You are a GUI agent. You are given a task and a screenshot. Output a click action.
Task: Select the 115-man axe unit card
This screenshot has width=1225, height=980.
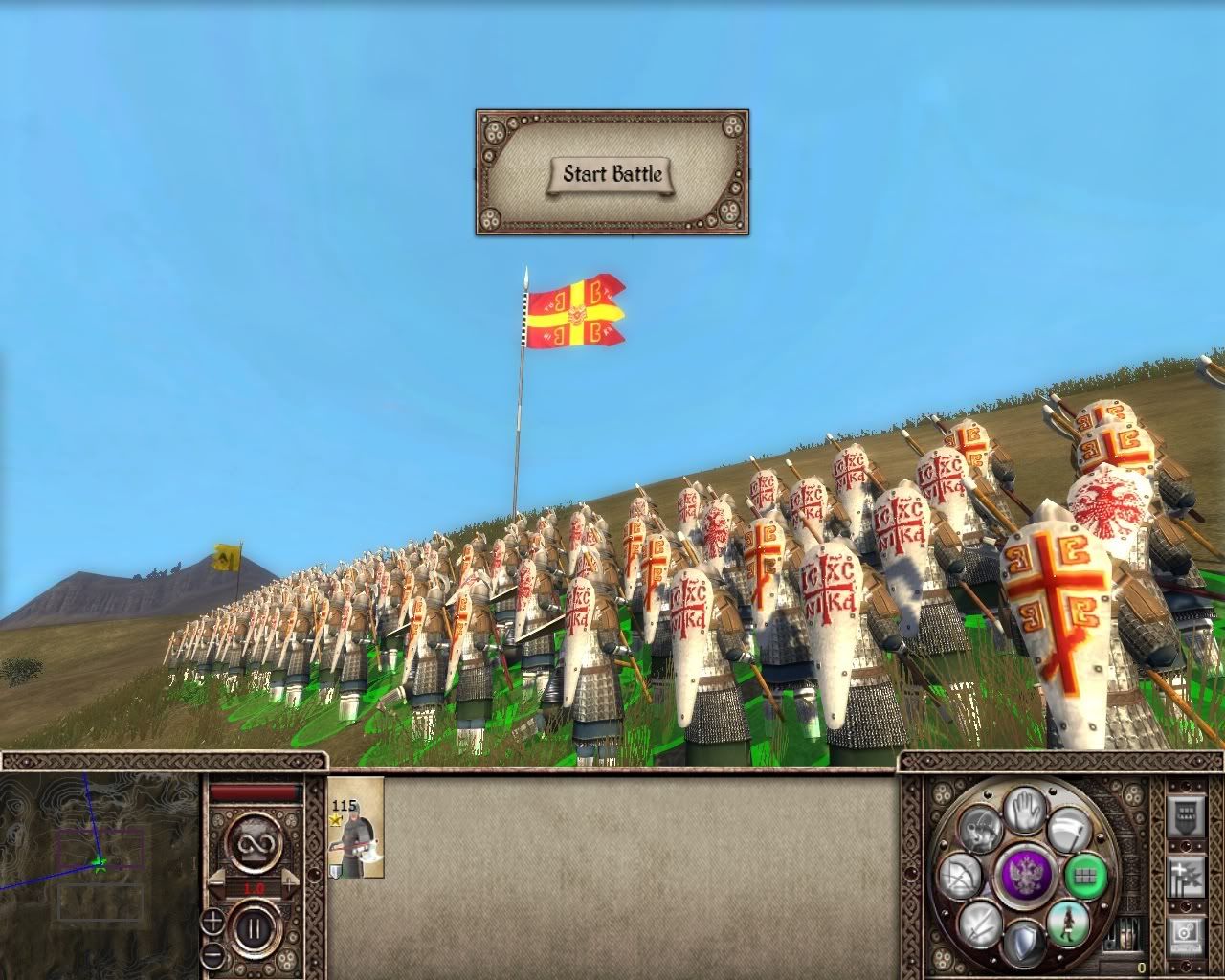[356, 828]
